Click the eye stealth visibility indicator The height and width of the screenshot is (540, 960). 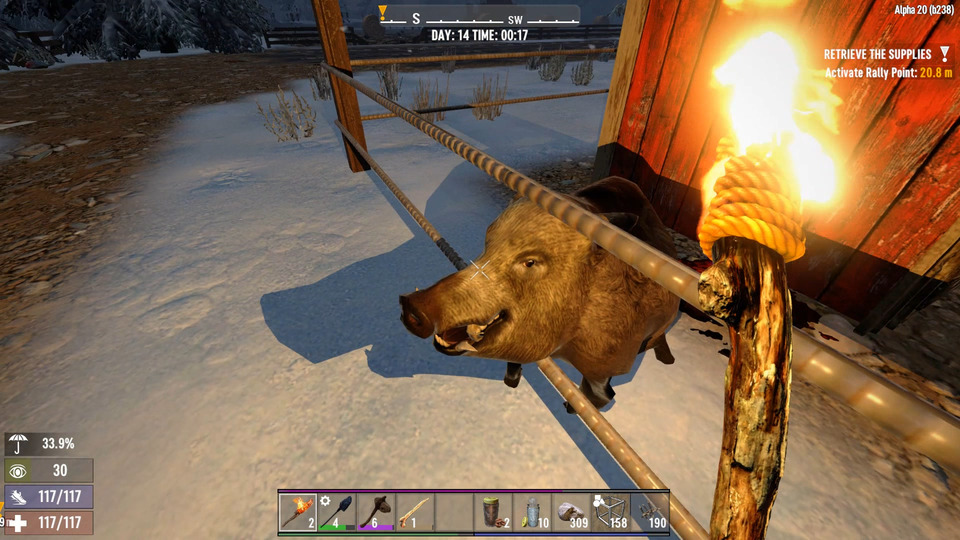pyautogui.click(x=18, y=471)
